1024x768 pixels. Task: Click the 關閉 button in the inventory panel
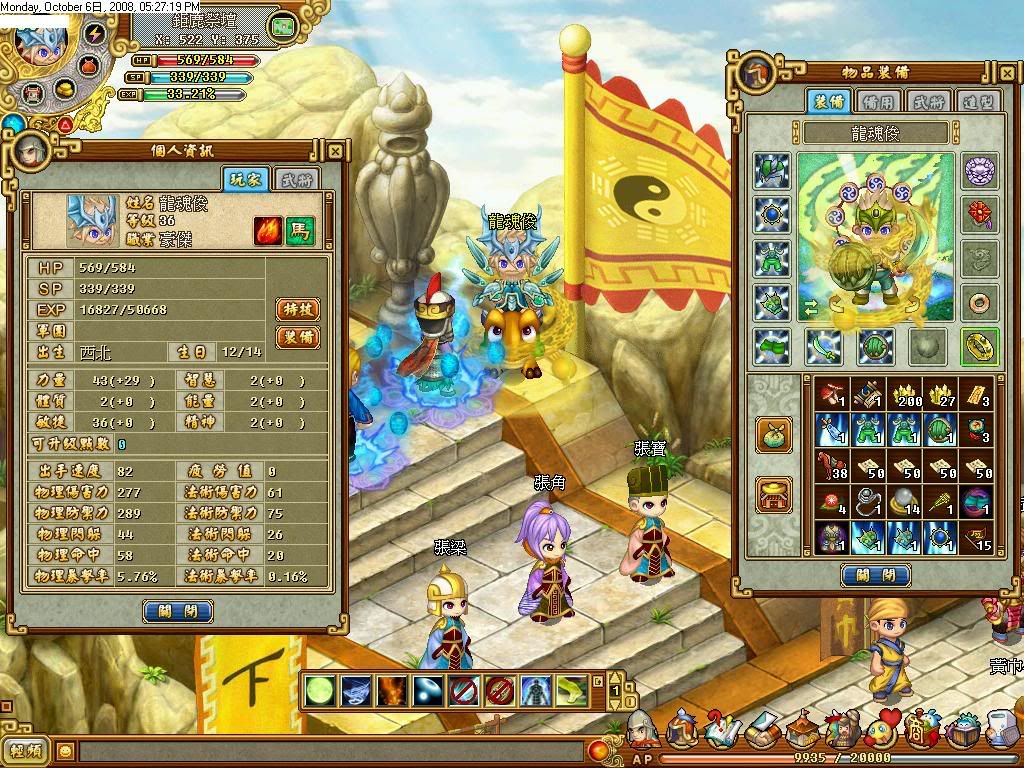875,575
